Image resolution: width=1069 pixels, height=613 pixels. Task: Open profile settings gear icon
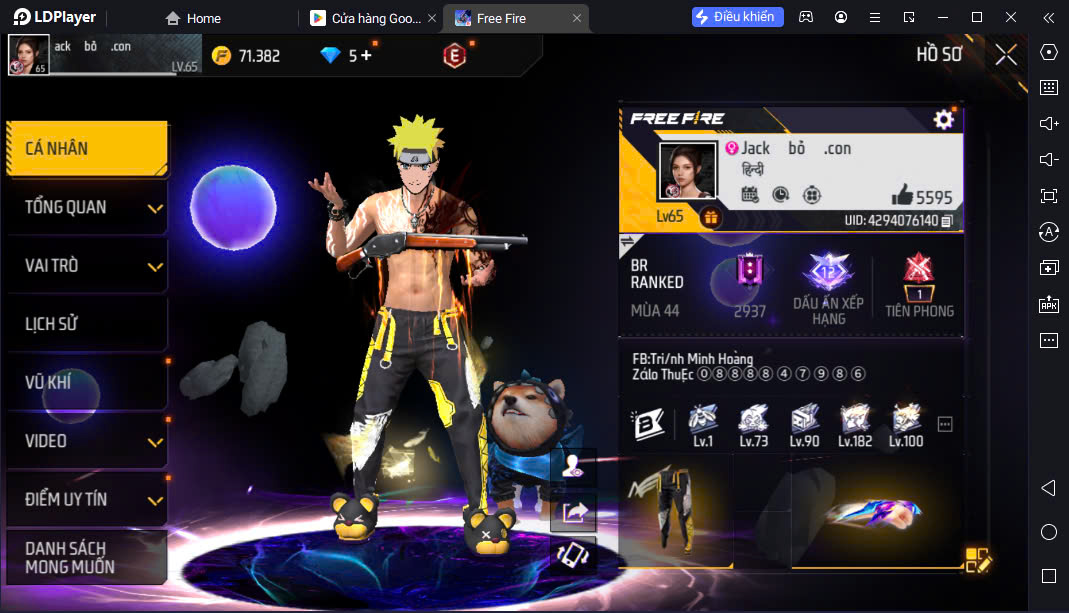click(x=943, y=120)
